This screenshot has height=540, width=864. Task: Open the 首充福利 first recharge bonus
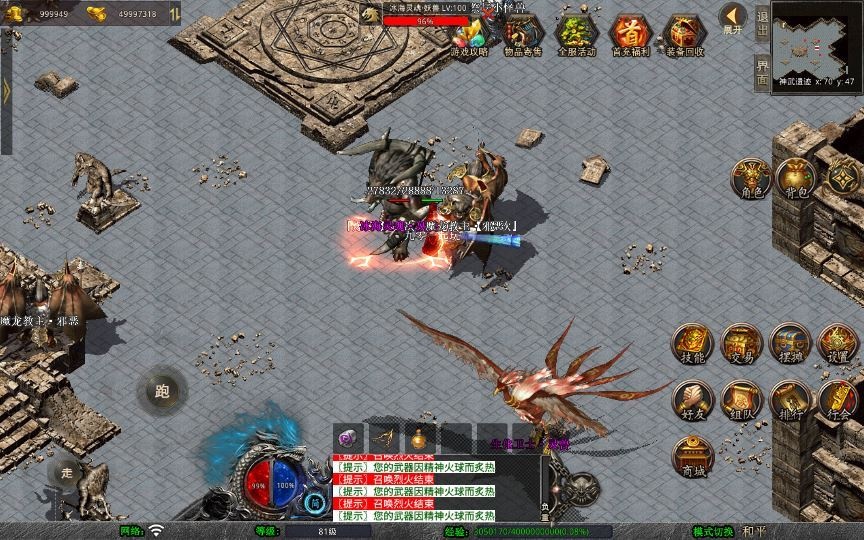[x=630, y=36]
